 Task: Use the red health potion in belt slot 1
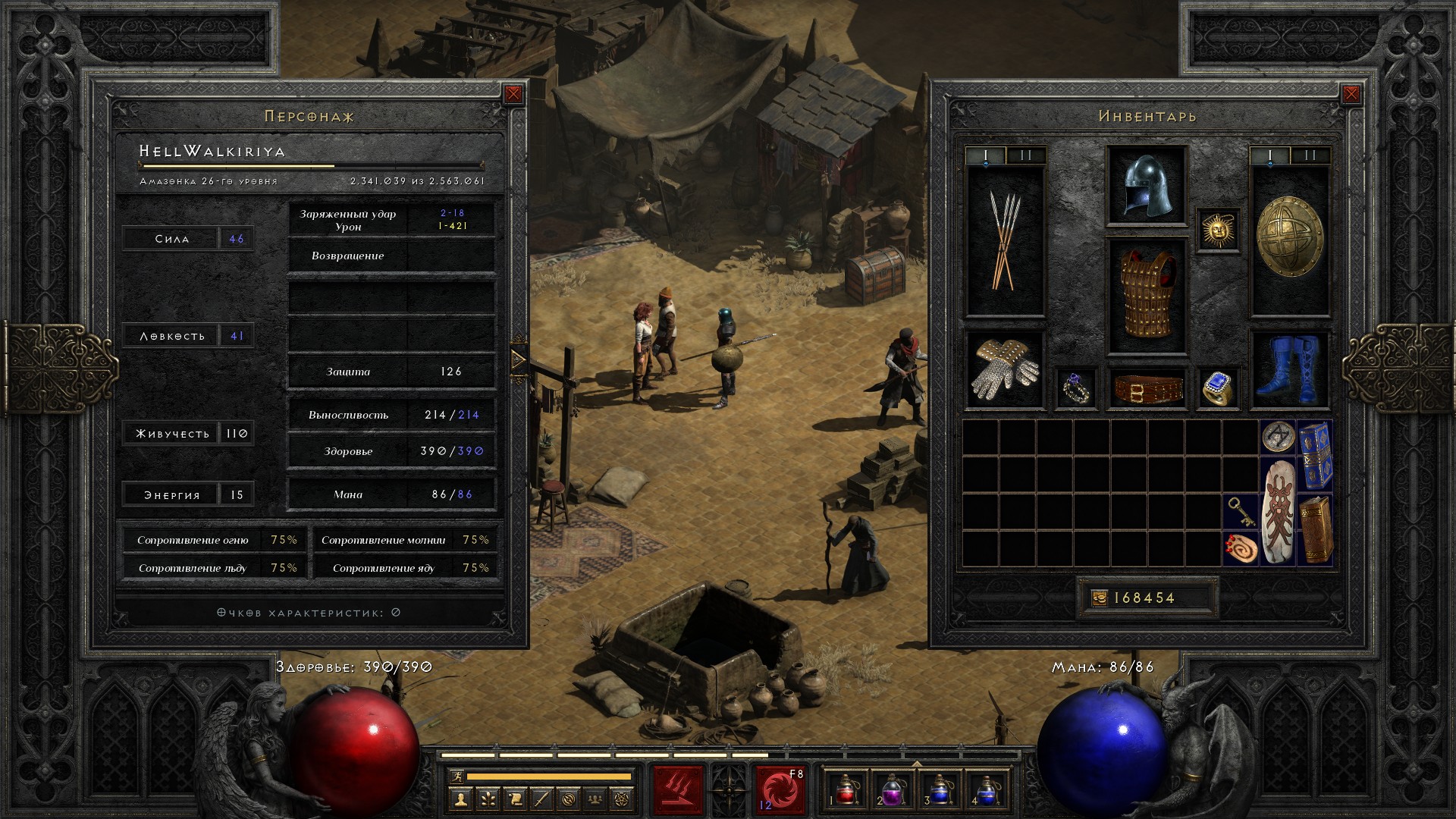(847, 789)
